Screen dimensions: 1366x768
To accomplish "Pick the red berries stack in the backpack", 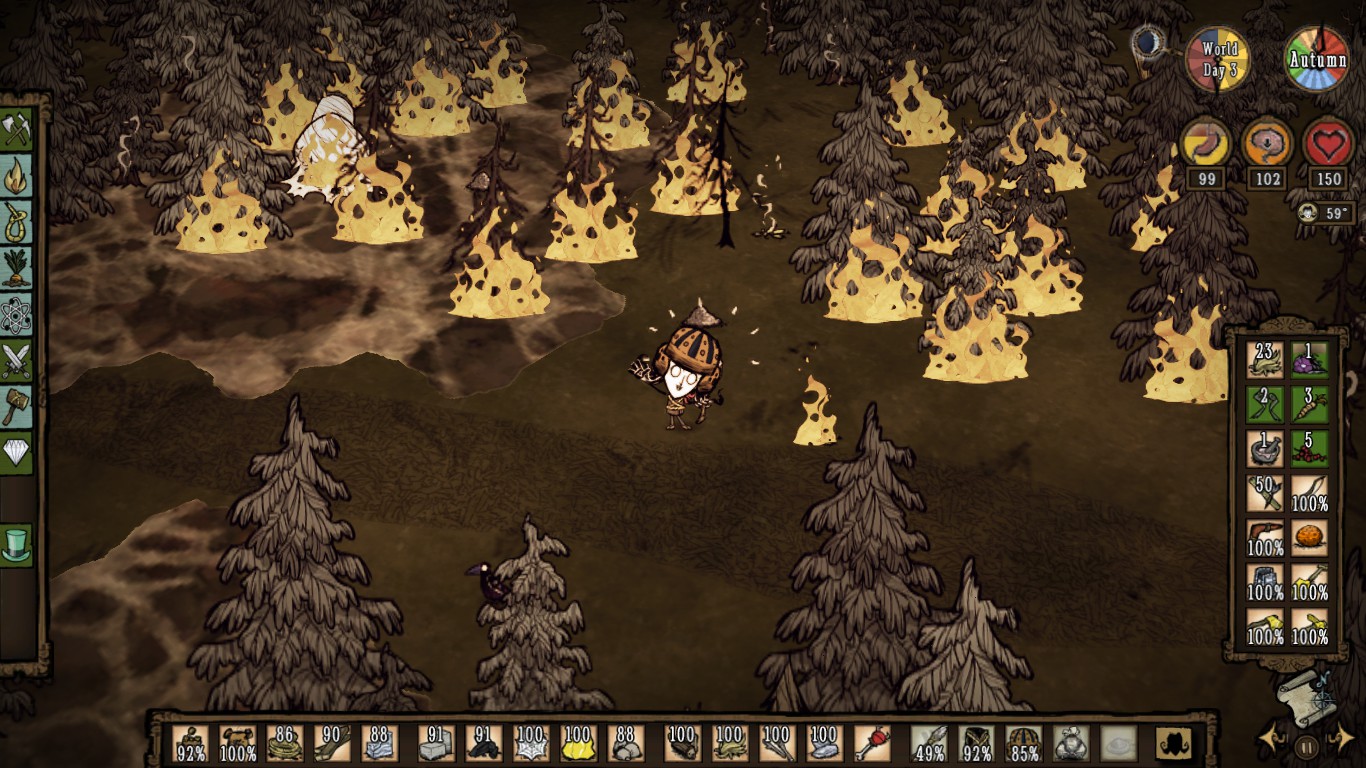I will coord(1309,447).
